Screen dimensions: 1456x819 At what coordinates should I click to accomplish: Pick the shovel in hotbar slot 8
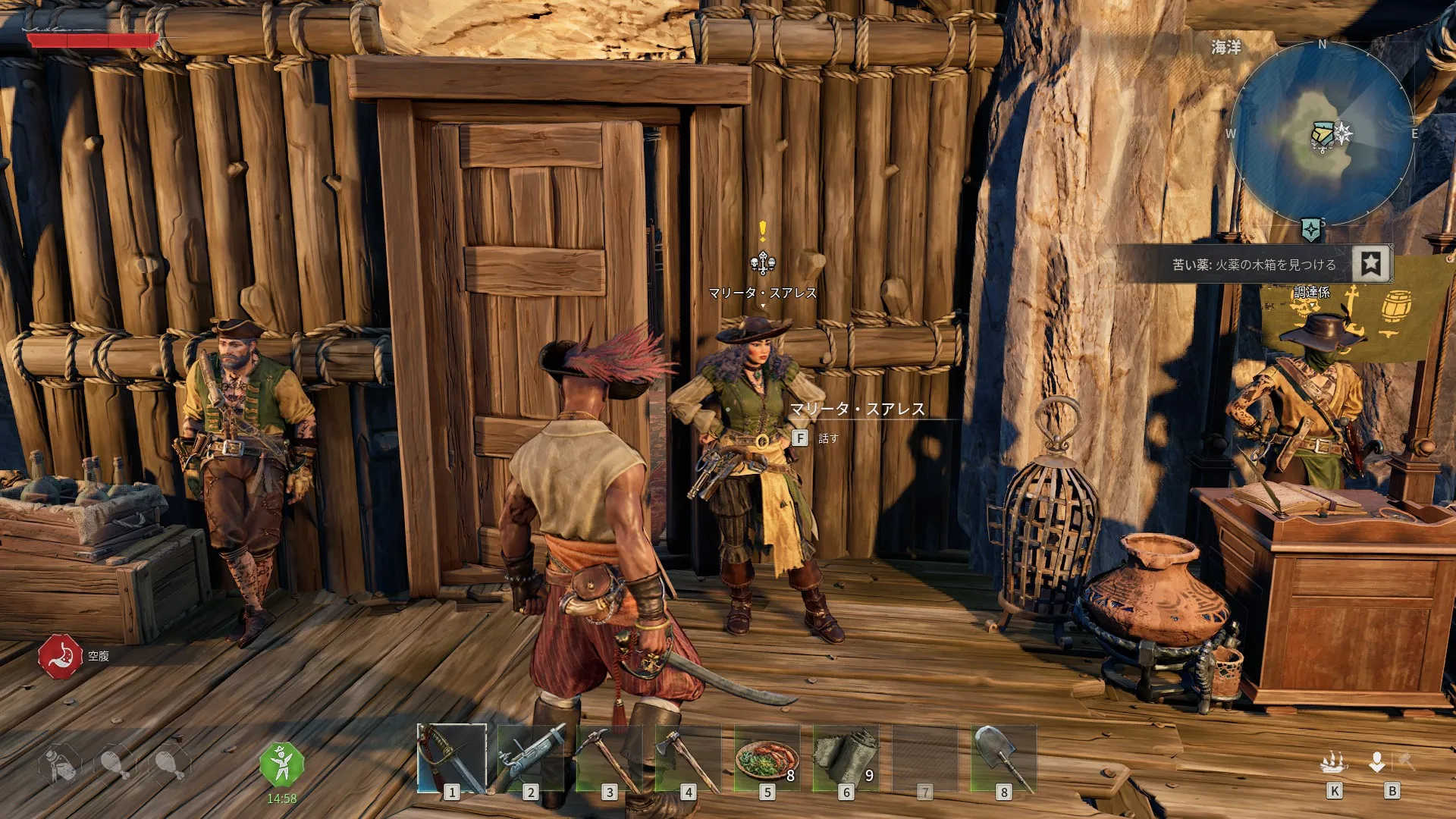[1003, 758]
